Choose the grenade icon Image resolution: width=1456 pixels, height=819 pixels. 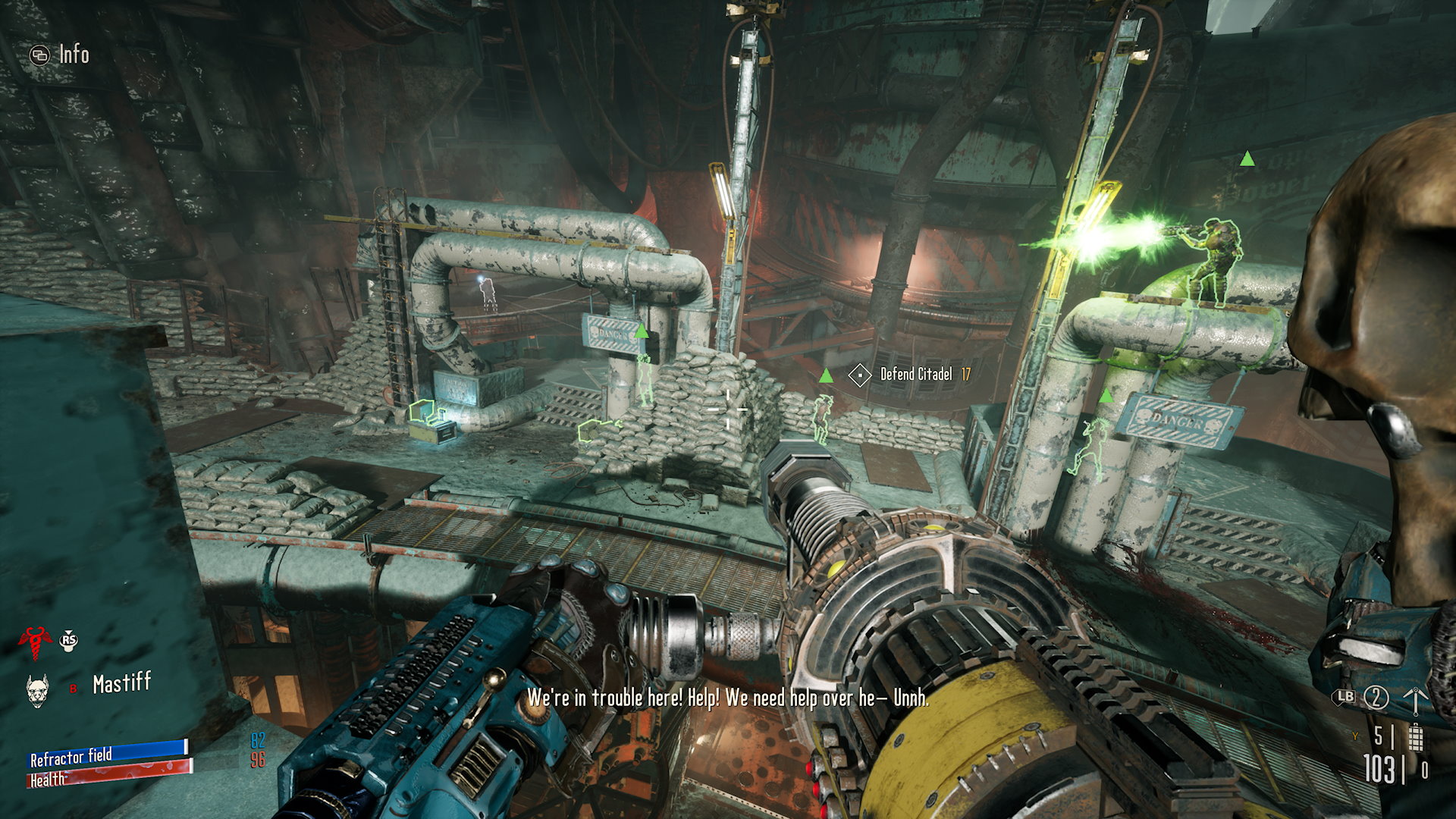point(1415,737)
